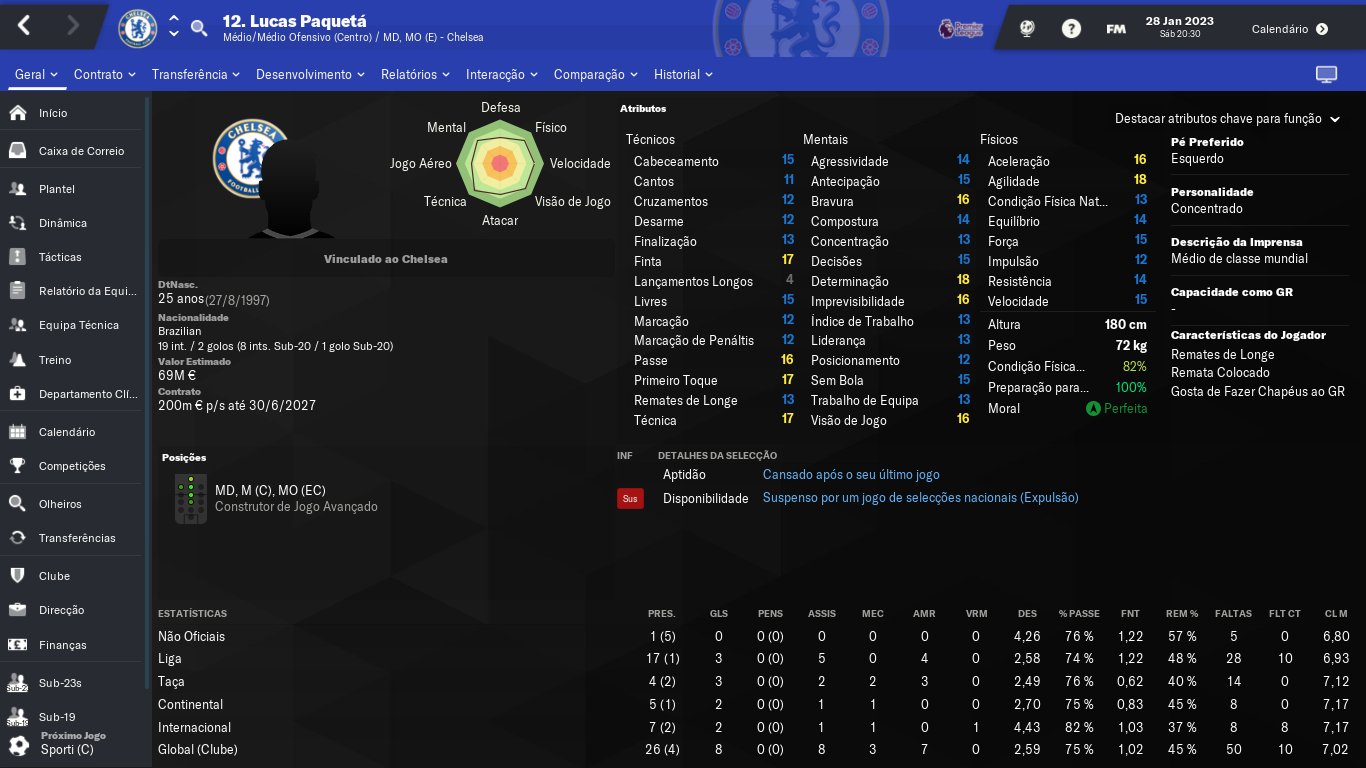Open the Calendário button in top right

point(1289,29)
